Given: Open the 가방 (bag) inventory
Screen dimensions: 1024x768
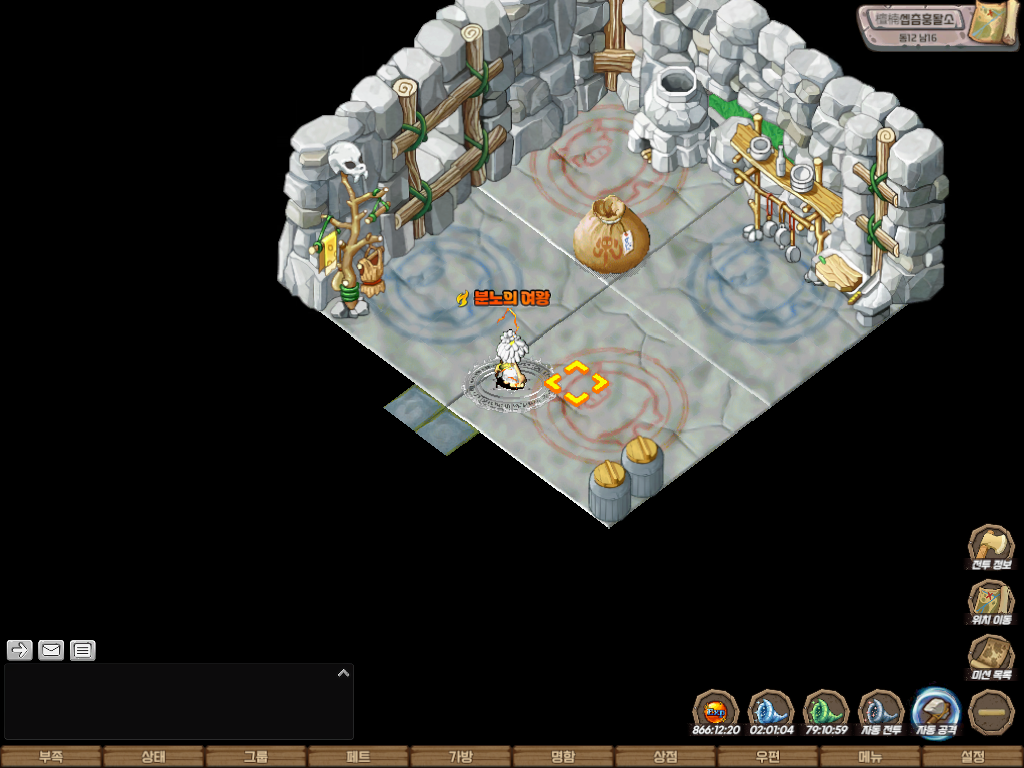Looking at the screenshot, I should (x=460, y=757).
